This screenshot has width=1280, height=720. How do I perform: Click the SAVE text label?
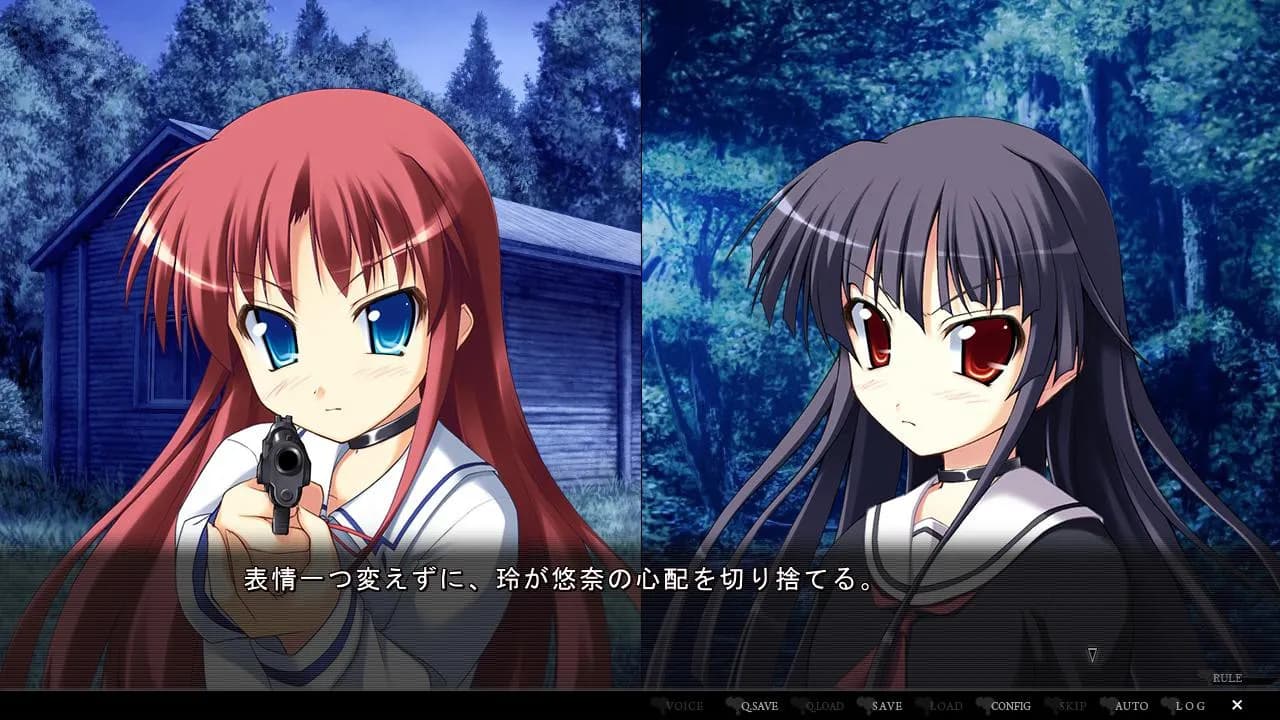(x=887, y=704)
